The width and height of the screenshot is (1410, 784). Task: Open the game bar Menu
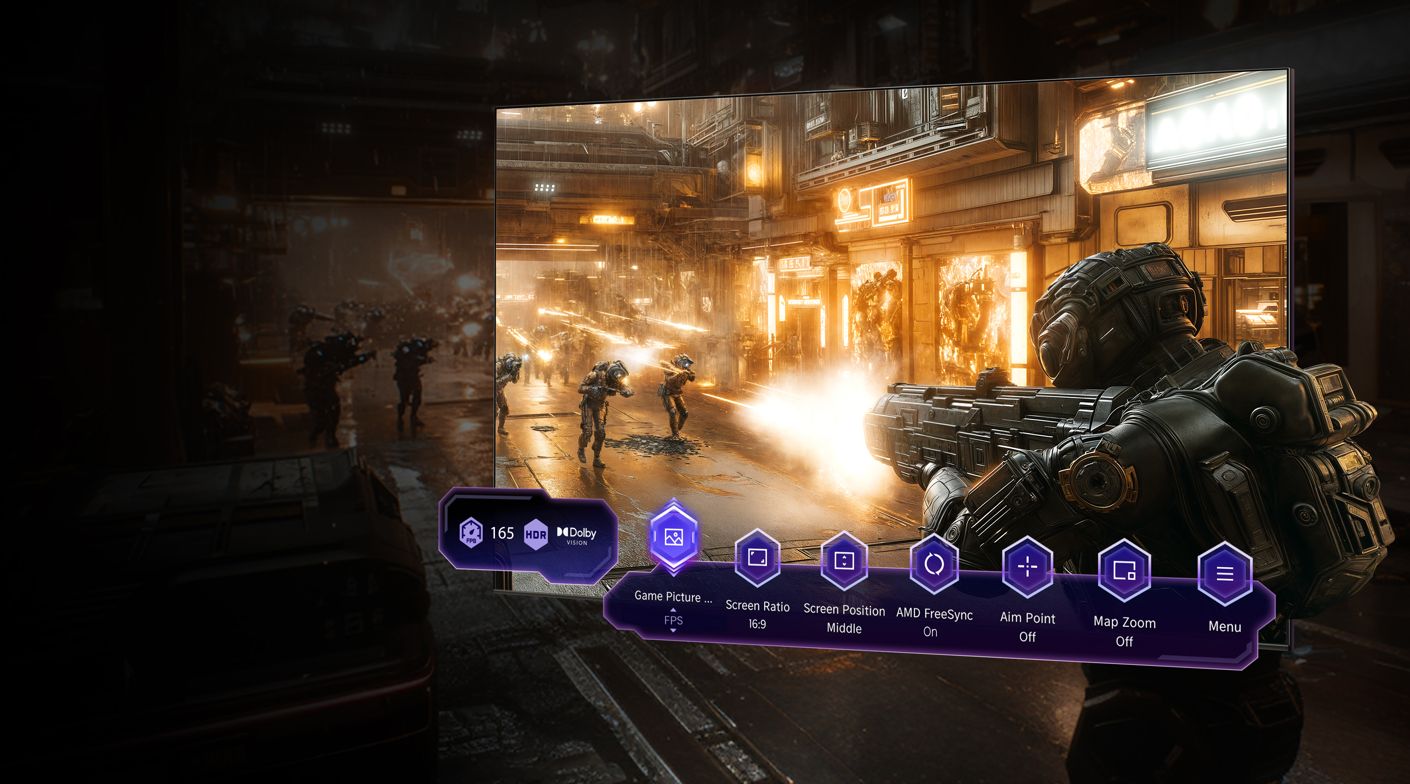pyautogui.click(x=1224, y=574)
